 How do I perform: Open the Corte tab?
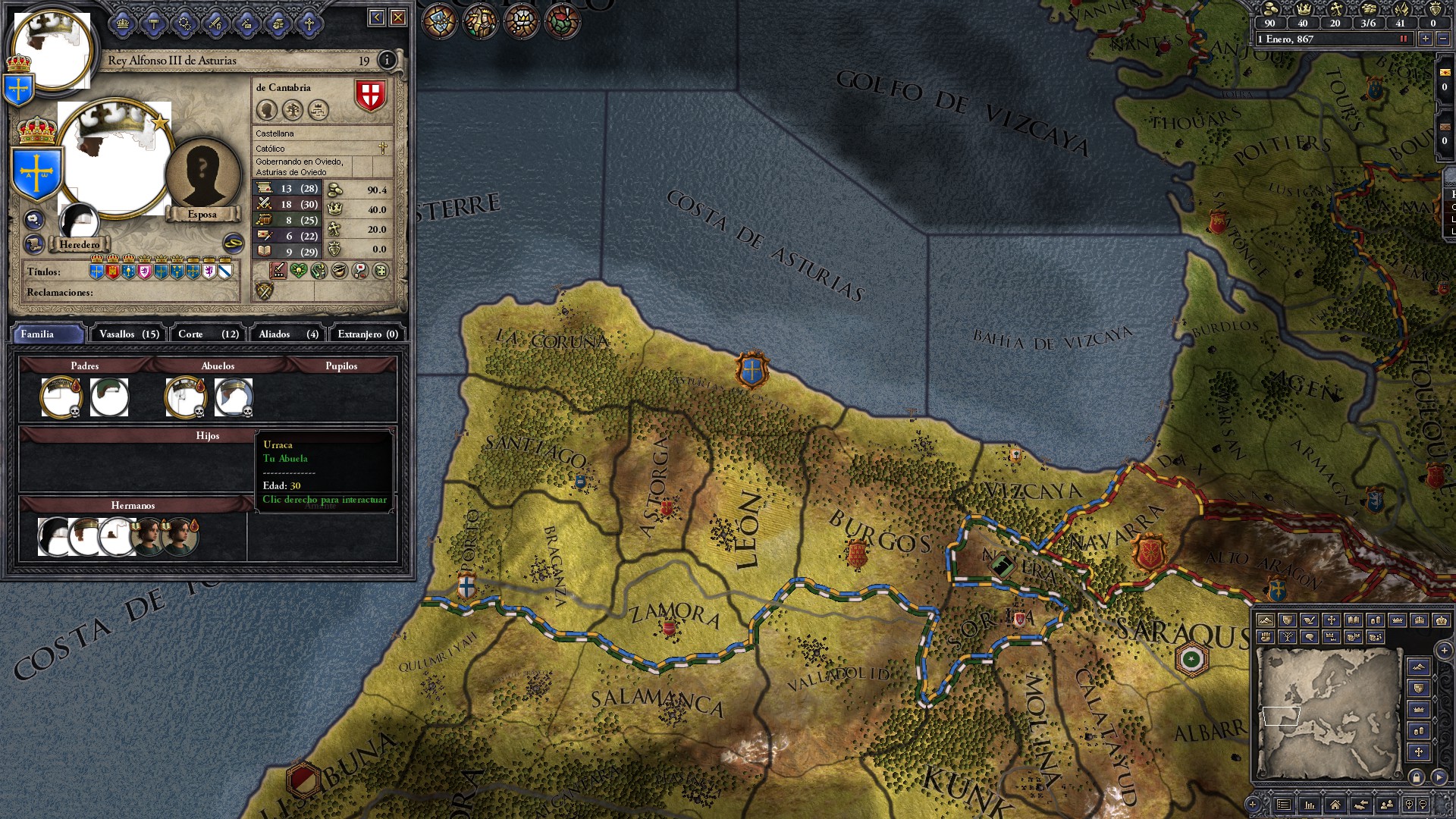click(208, 334)
